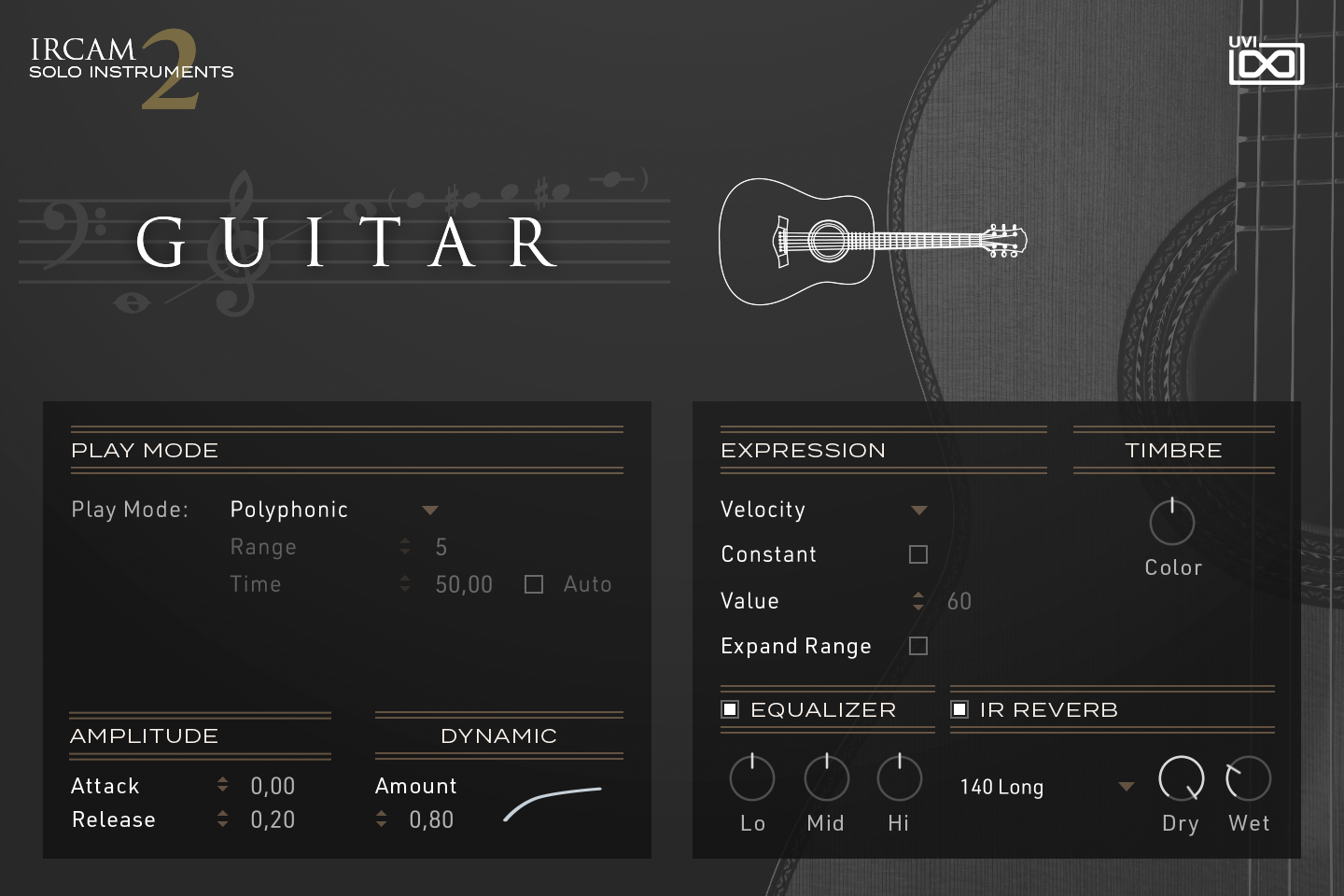Click the IRCAM Solo Instruments 2 logo
The height and width of the screenshot is (896, 1344).
click(x=131, y=65)
